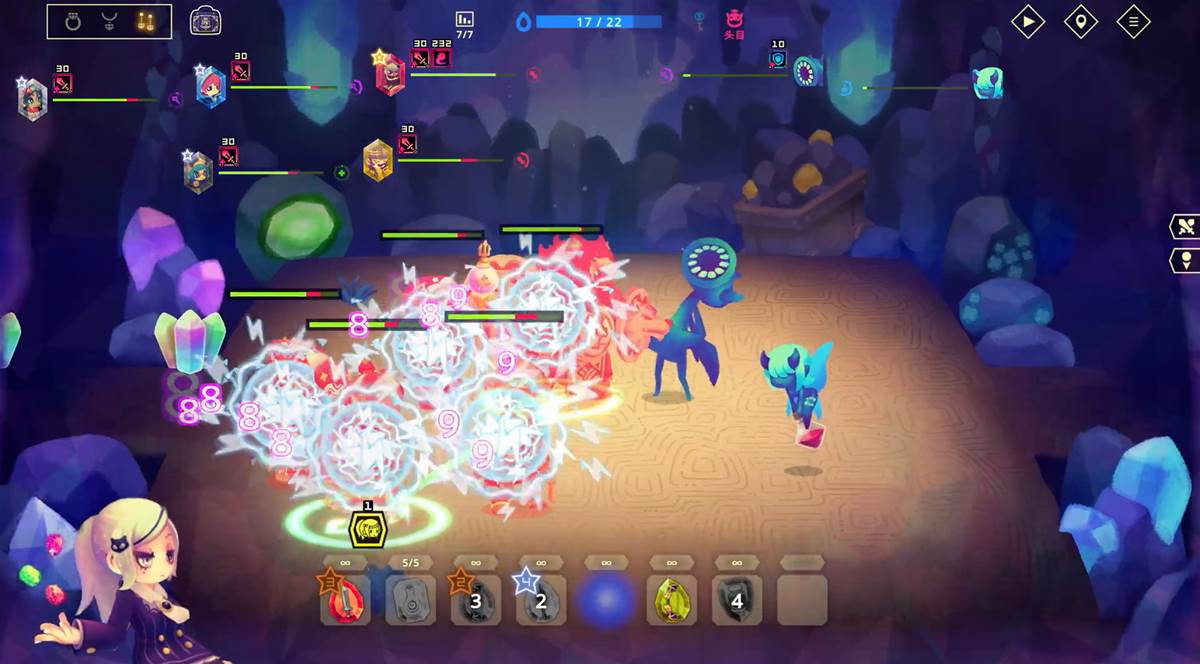The image size is (1200, 664).
Task: Choose the blue-starred gem with cooldown 2
Action: point(541,600)
